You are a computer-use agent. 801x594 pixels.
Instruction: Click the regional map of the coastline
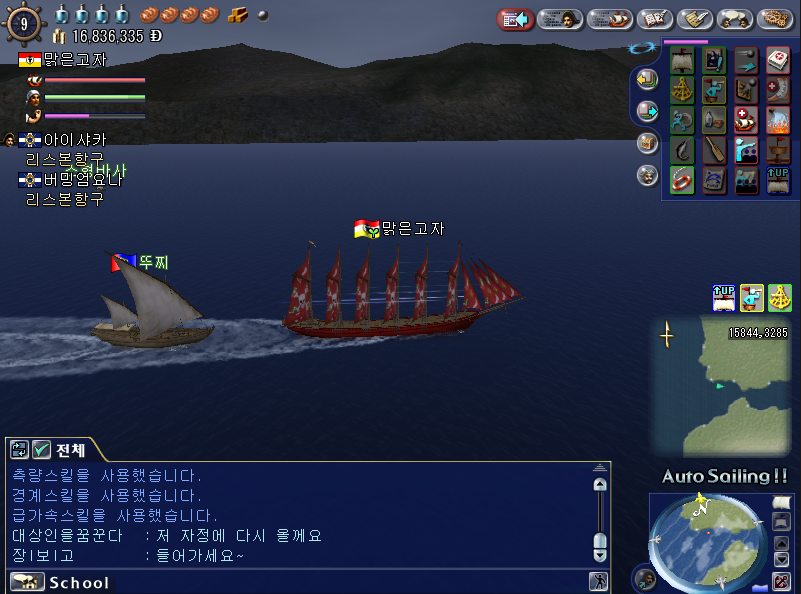coord(722,385)
